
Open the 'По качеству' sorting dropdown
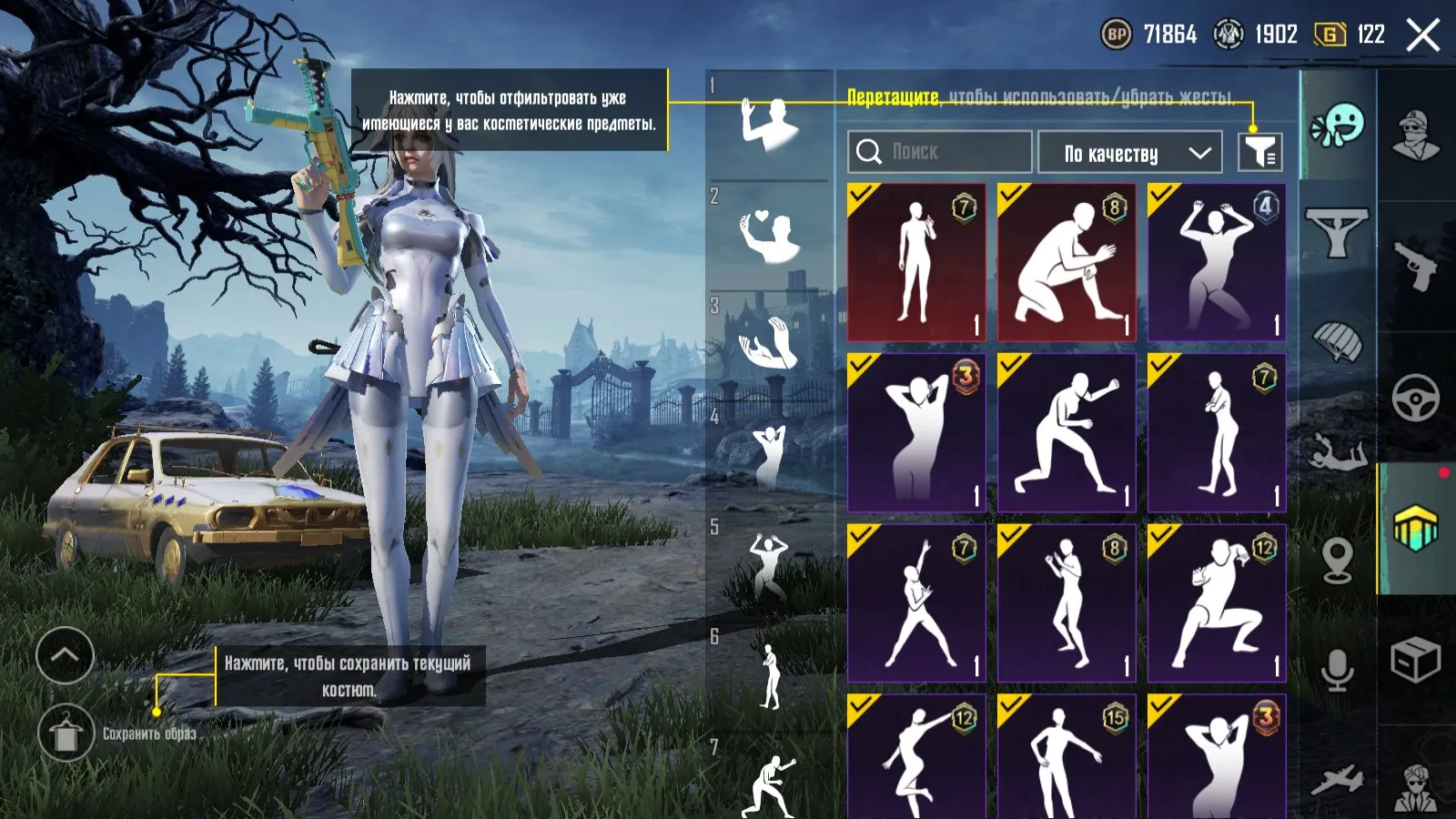[1128, 152]
